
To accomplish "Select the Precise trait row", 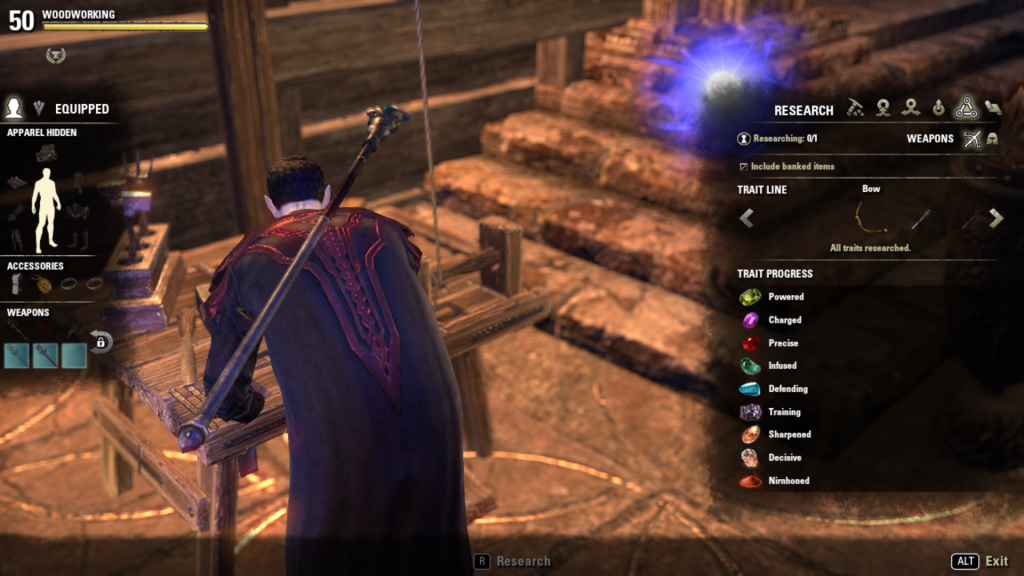I will pyautogui.click(x=782, y=343).
